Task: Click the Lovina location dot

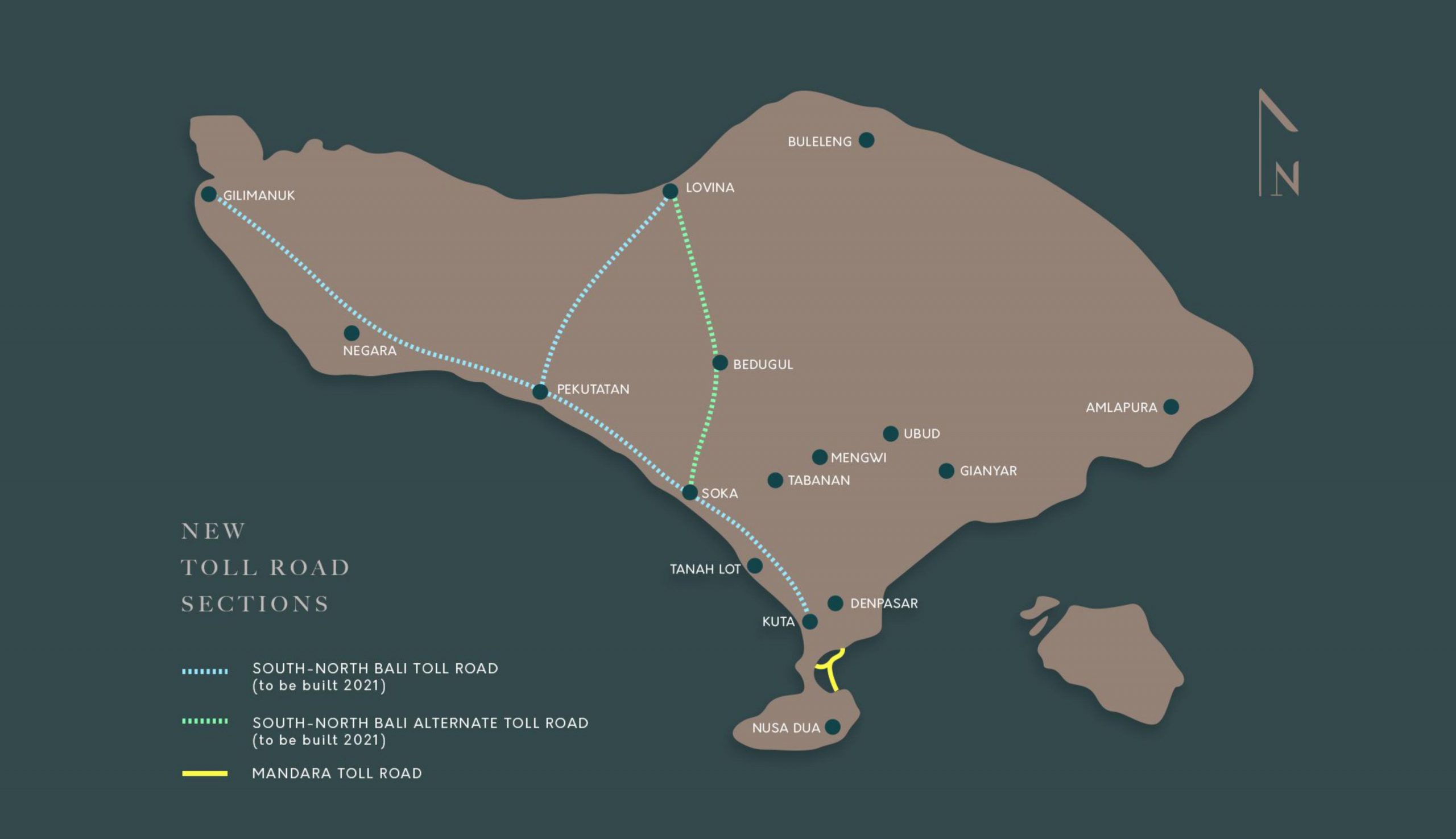Action: pos(670,191)
